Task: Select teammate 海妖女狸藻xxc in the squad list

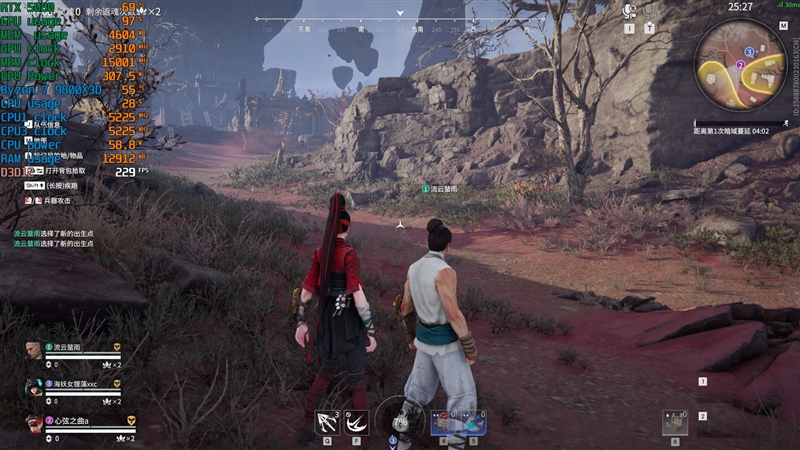Action: point(75,383)
